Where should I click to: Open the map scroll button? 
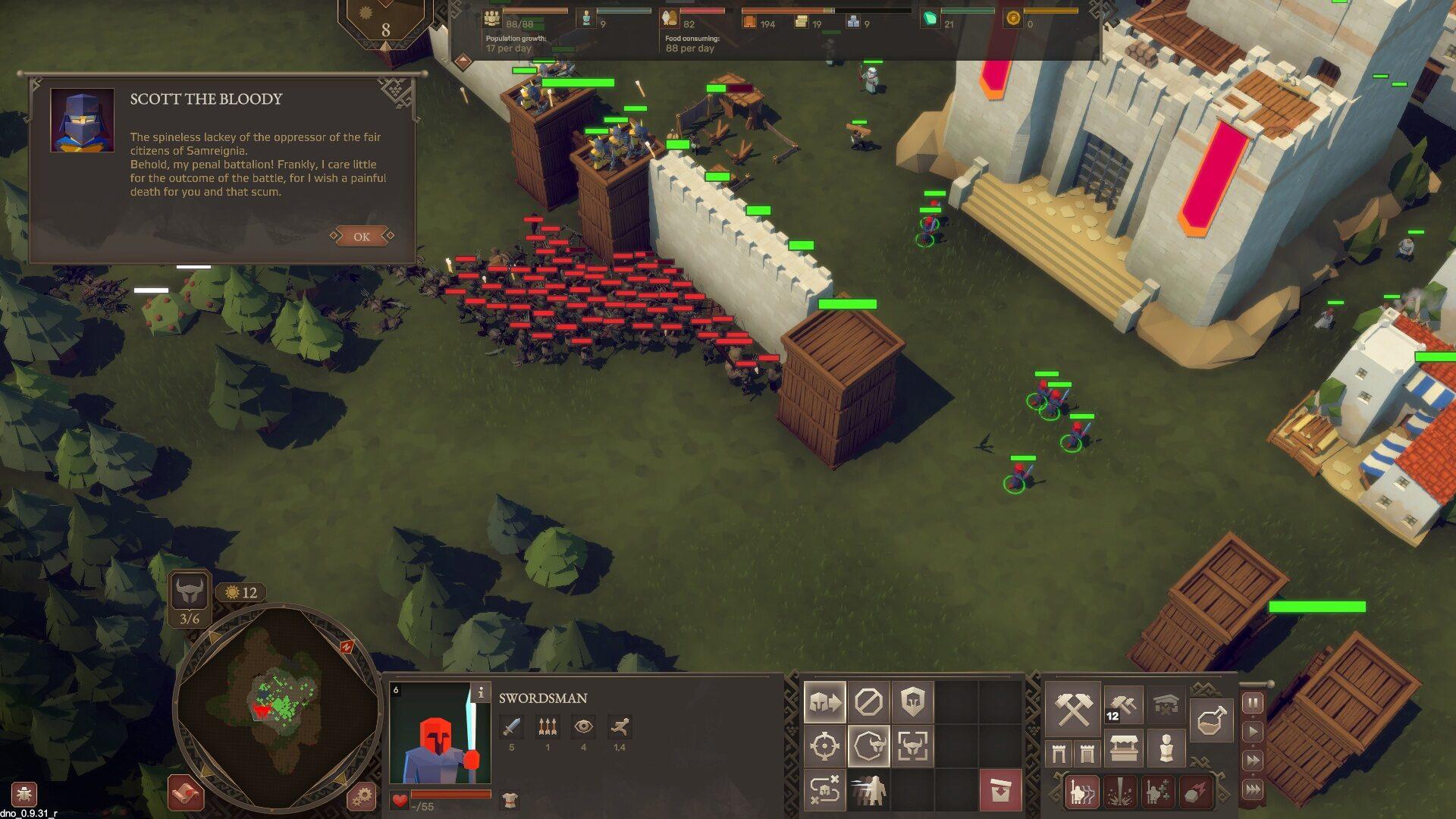pyautogui.click(x=187, y=793)
